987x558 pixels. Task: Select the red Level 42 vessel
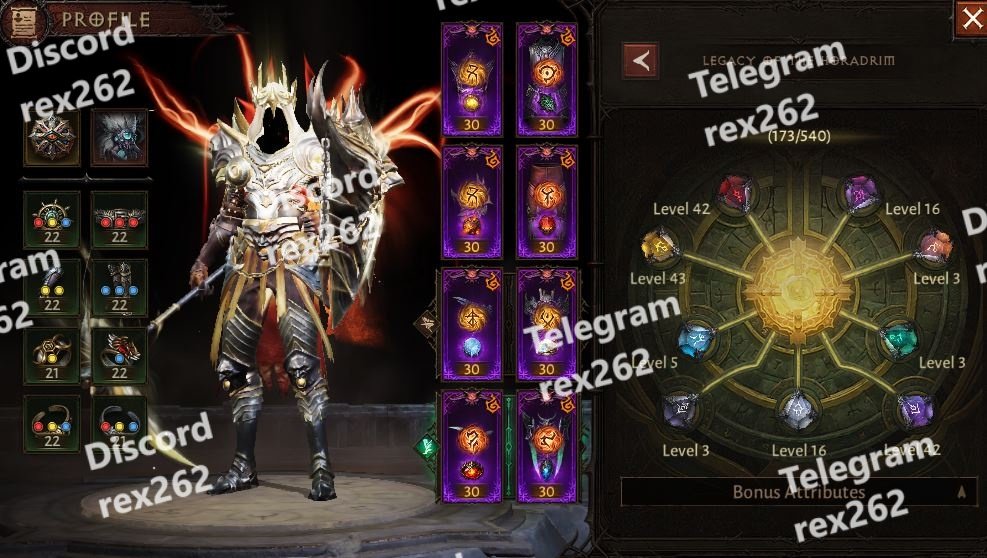click(734, 190)
